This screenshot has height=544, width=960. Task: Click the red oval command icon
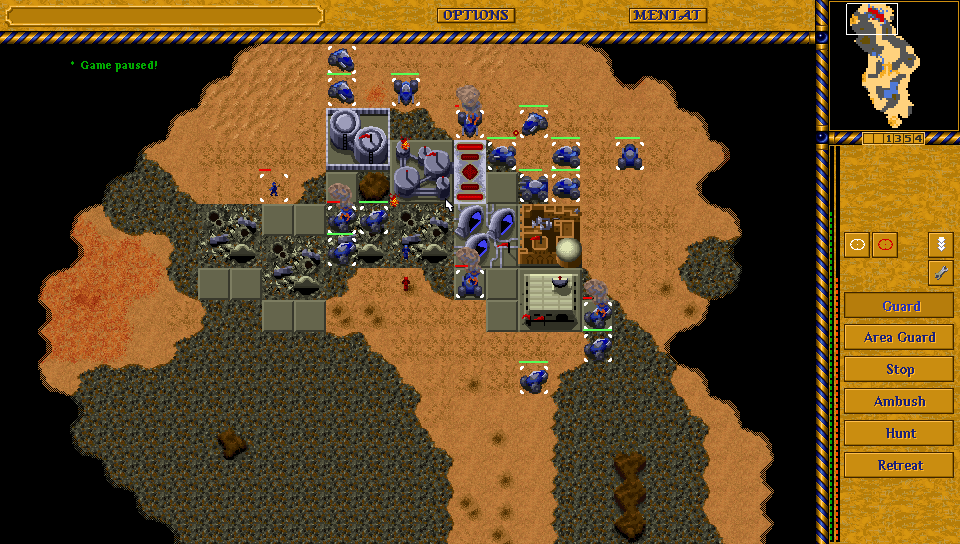click(x=885, y=245)
